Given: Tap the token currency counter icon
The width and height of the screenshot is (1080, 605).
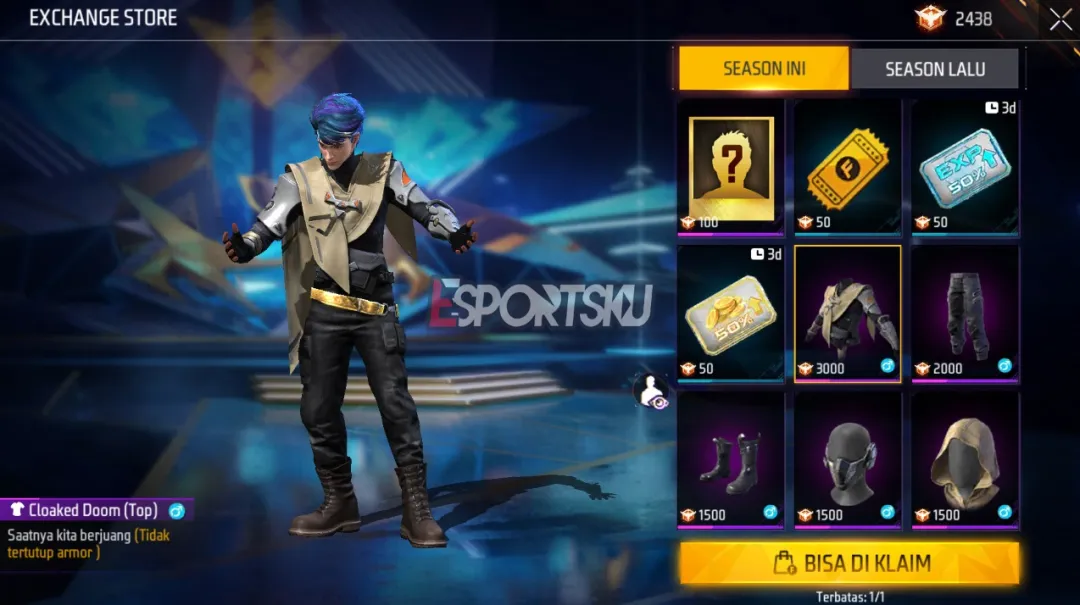Looking at the screenshot, I should click(x=929, y=18).
